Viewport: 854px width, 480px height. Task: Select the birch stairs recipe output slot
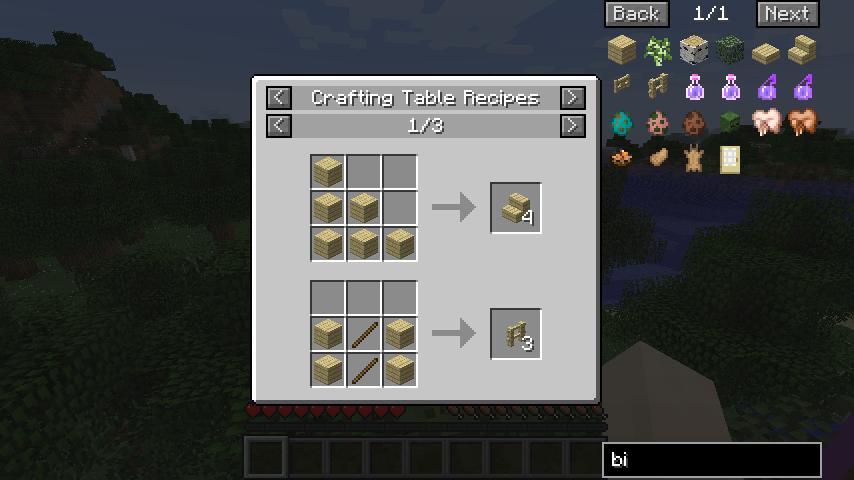[516, 208]
